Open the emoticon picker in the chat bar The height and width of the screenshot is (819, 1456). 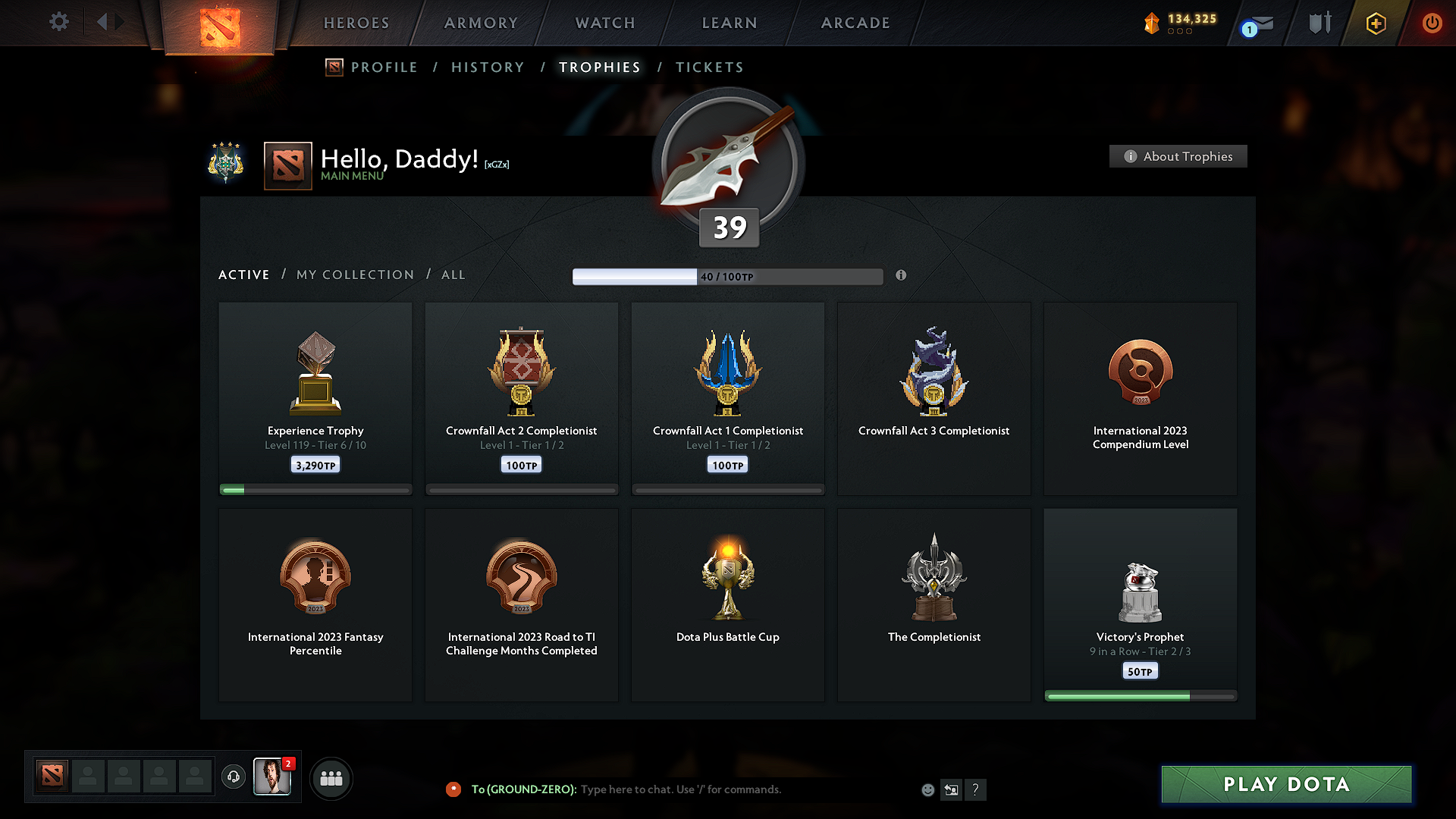tap(927, 789)
